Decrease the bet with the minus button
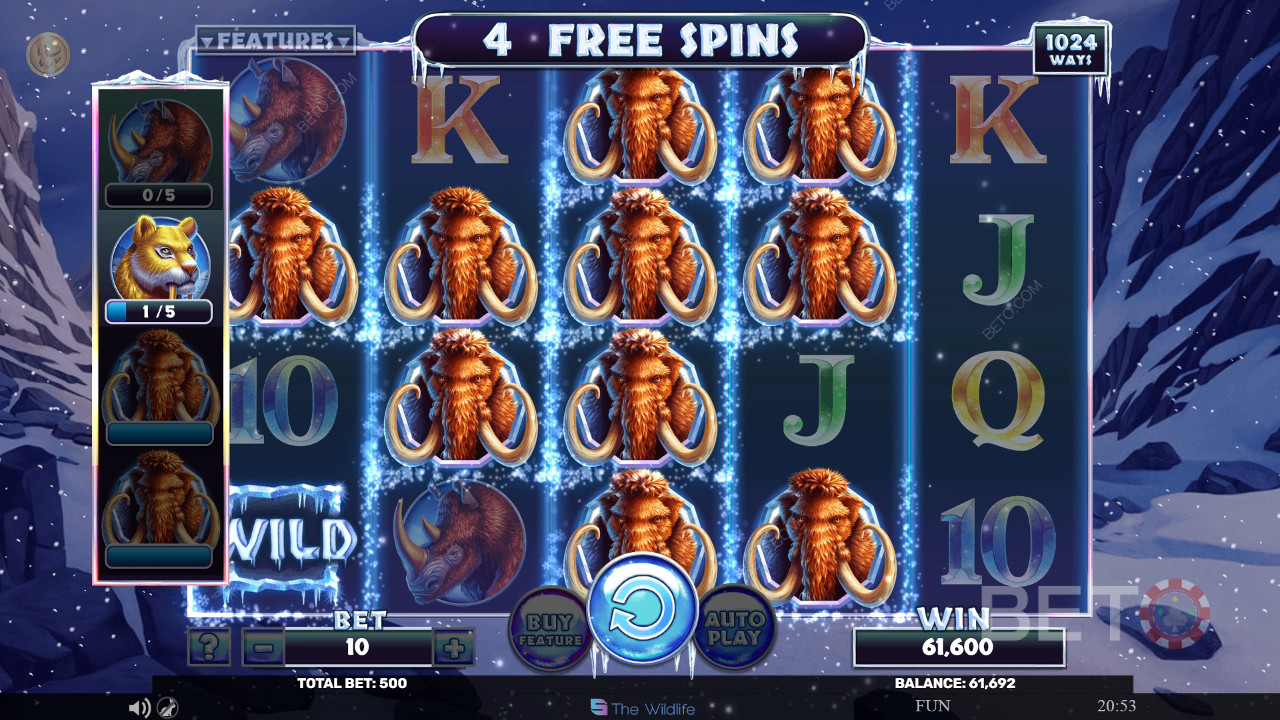Screen dimensions: 1280x720 [x=263, y=648]
